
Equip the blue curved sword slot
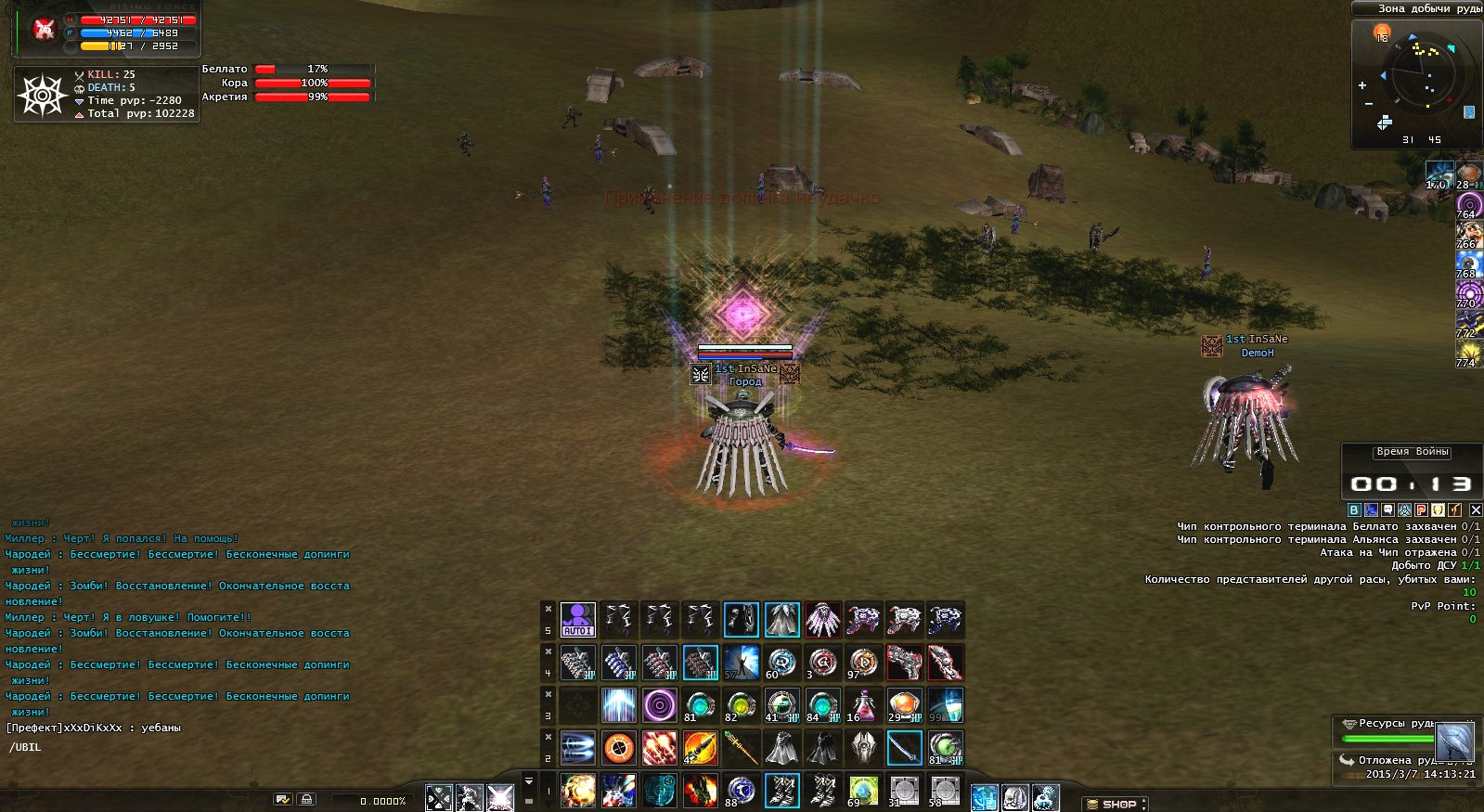point(904,747)
